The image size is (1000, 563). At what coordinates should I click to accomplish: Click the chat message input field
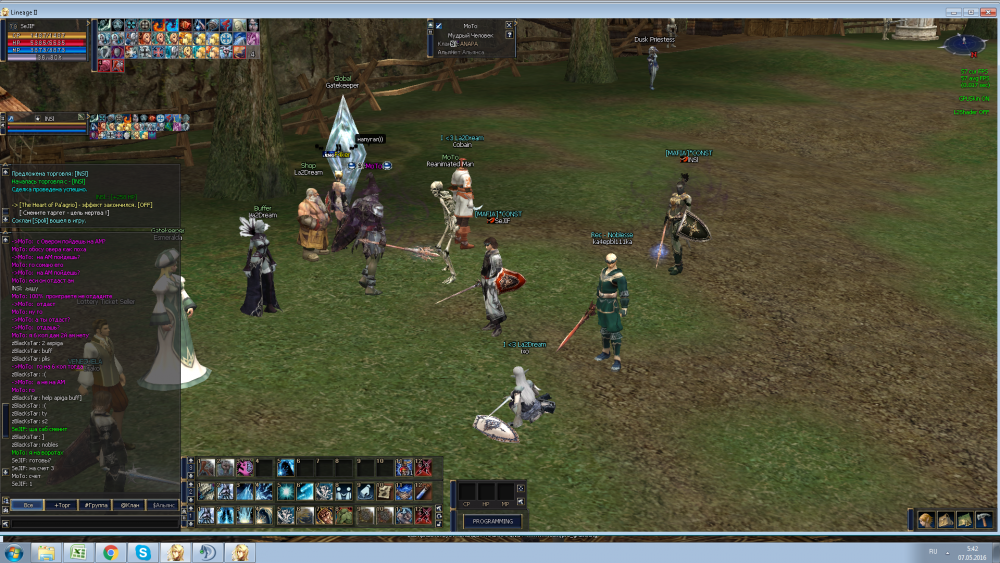point(95,522)
